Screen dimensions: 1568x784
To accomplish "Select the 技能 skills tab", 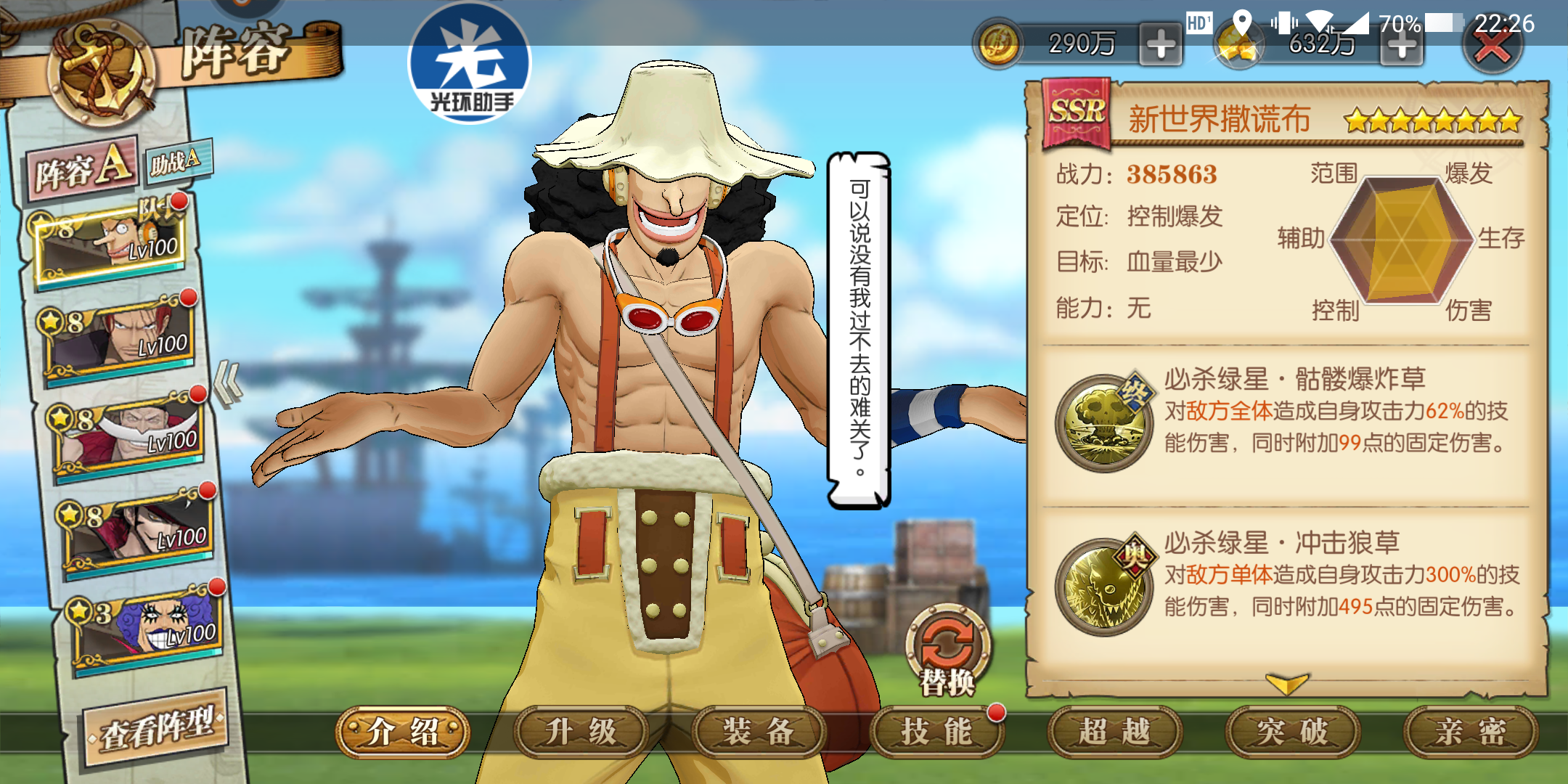I will (936, 732).
